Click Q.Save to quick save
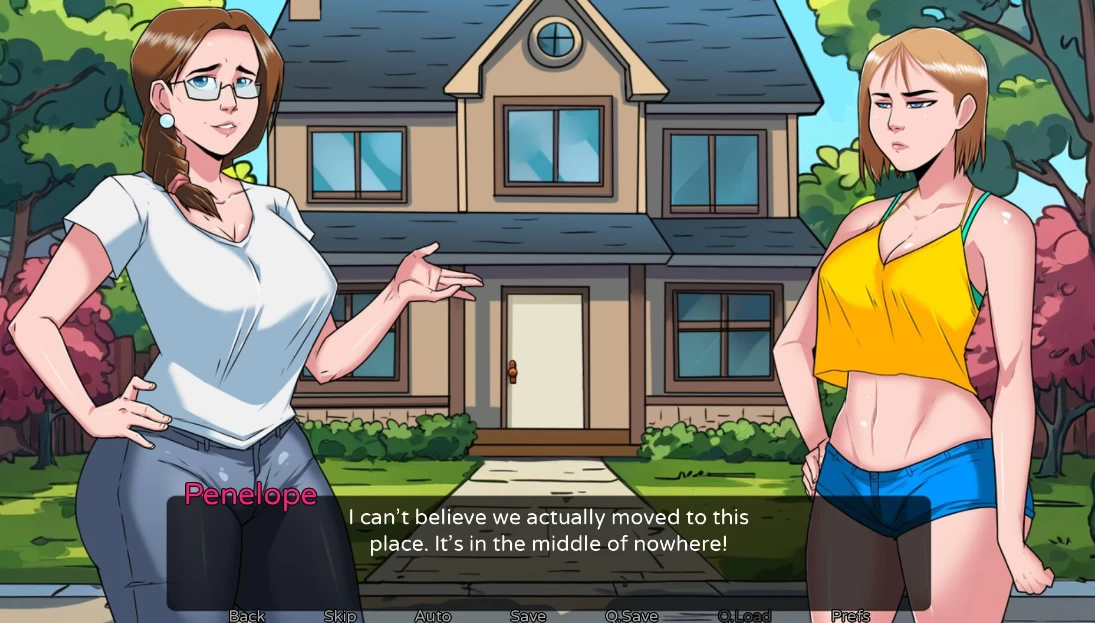This screenshot has width=1095, height=623. [x=632, y=616]
